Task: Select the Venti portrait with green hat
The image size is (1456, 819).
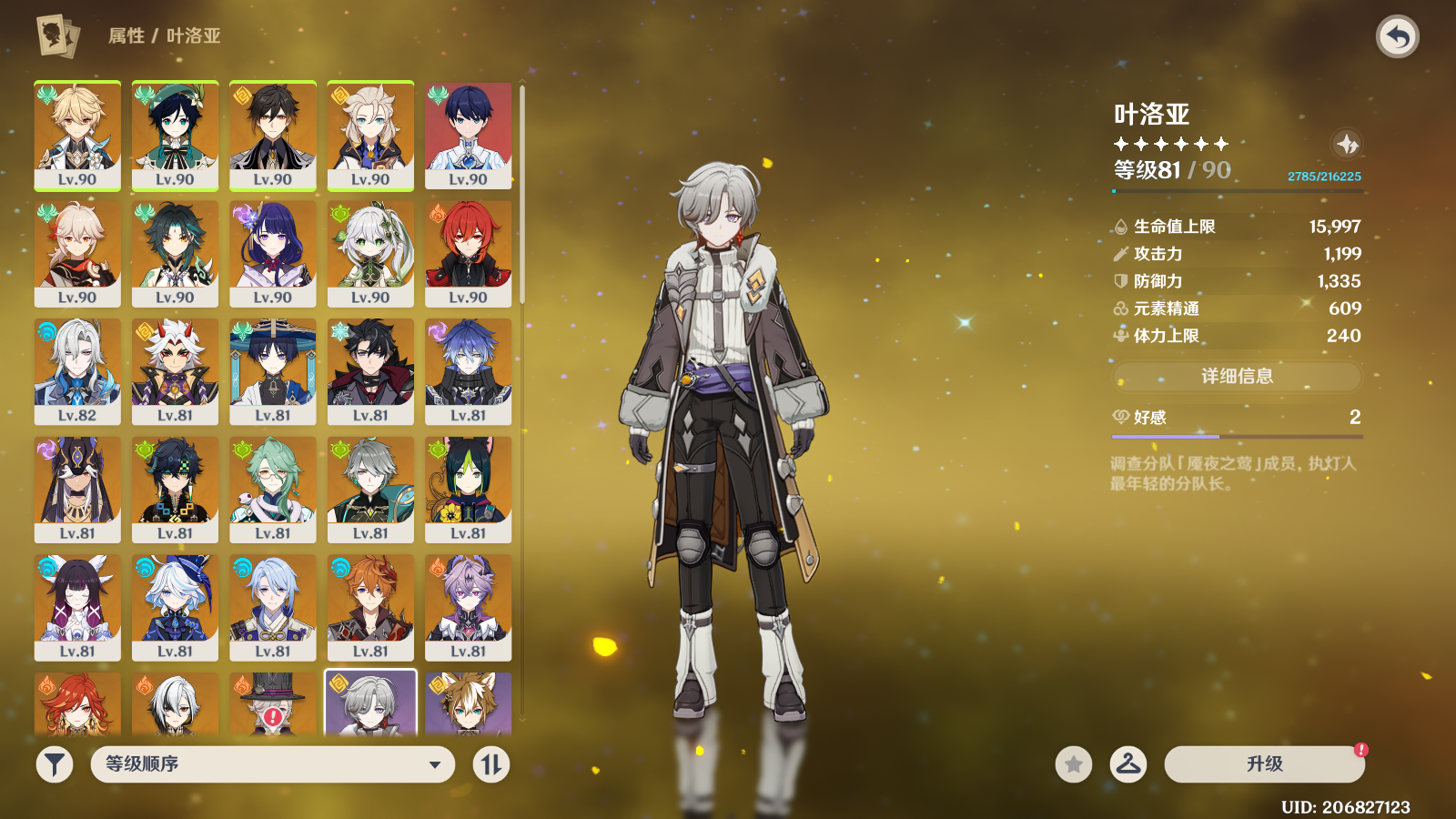Action: [x=175, y=135]
